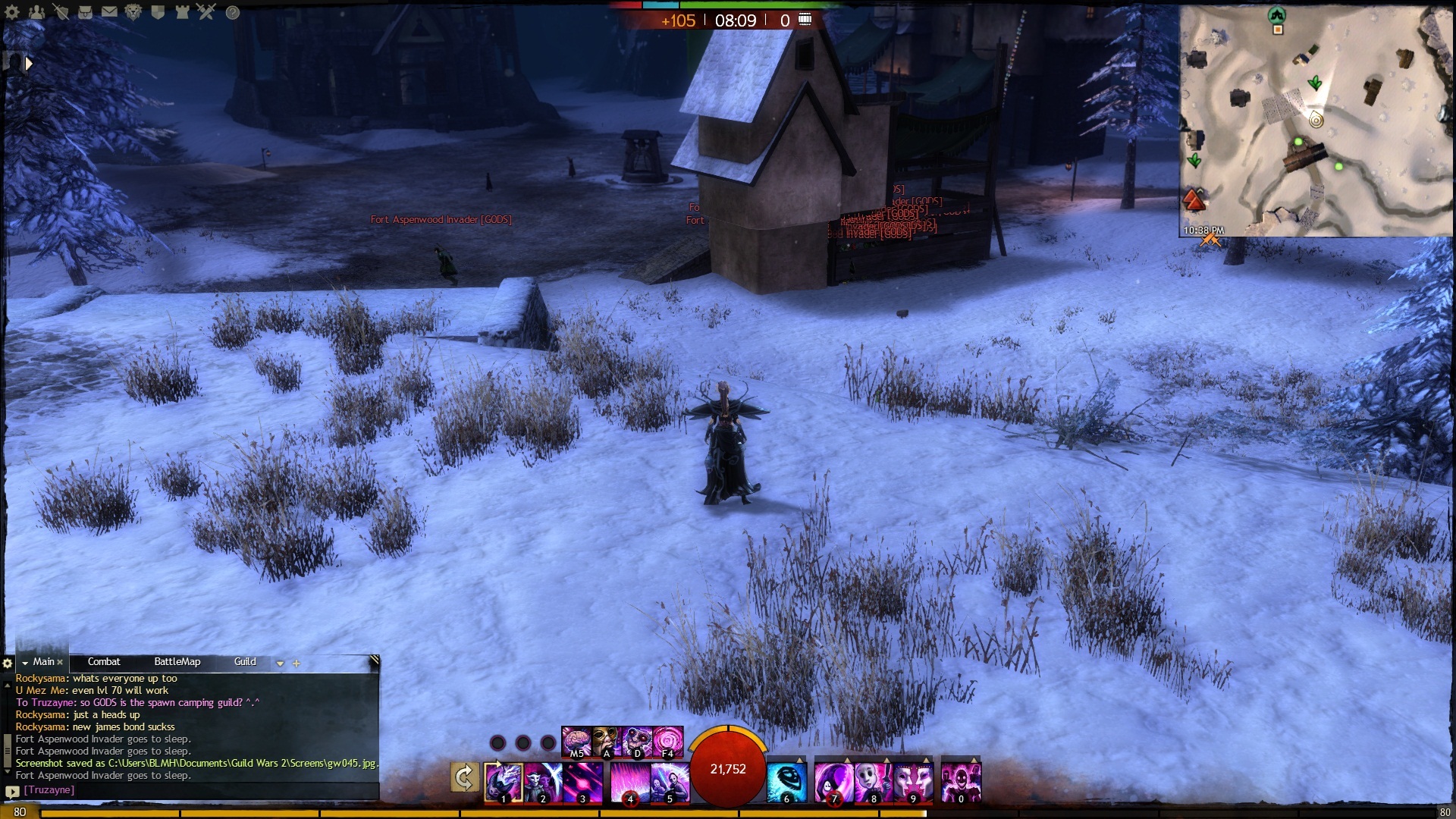Close the Main chat tab
The image size is (1456, 819).
pyautogui.click(x=60, y=663)
